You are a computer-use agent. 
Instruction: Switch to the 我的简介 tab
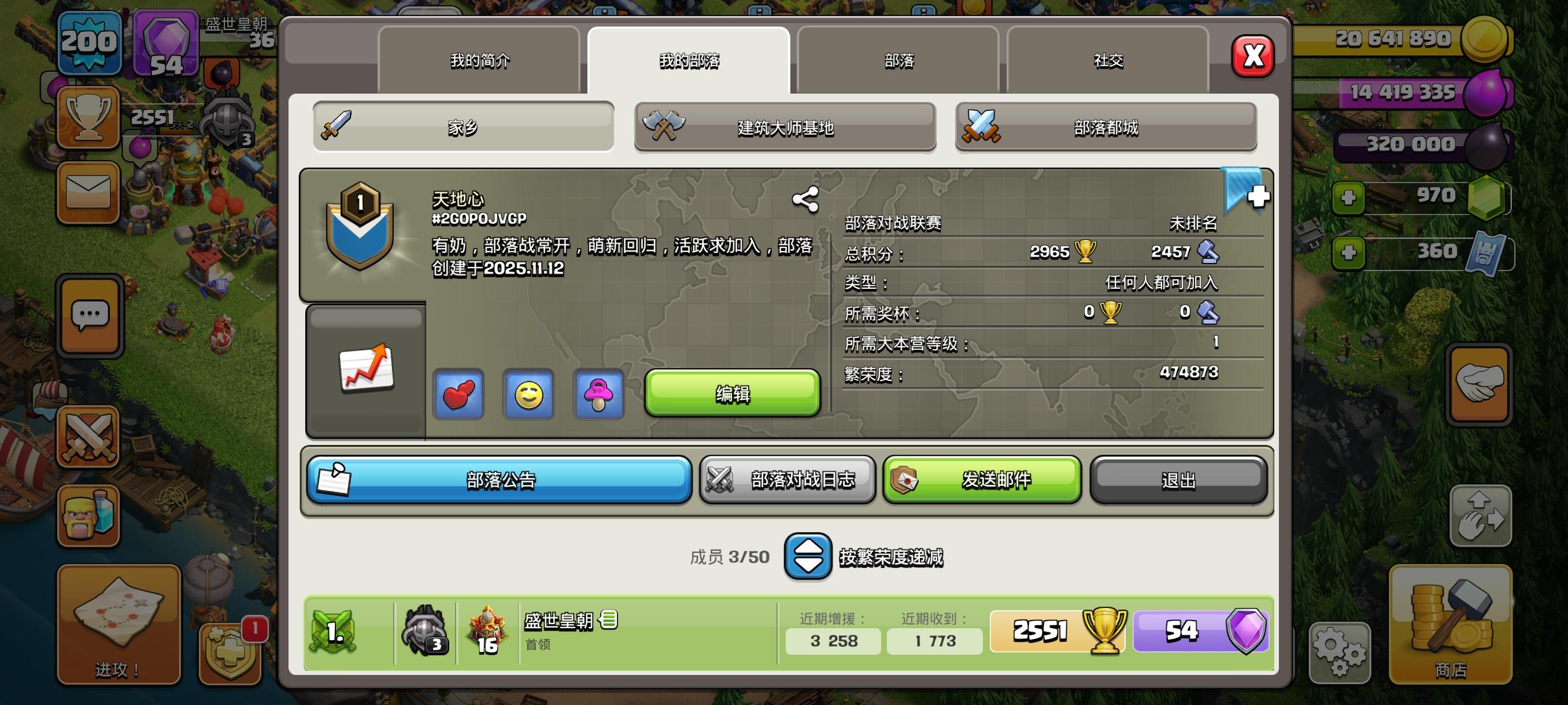479,60
